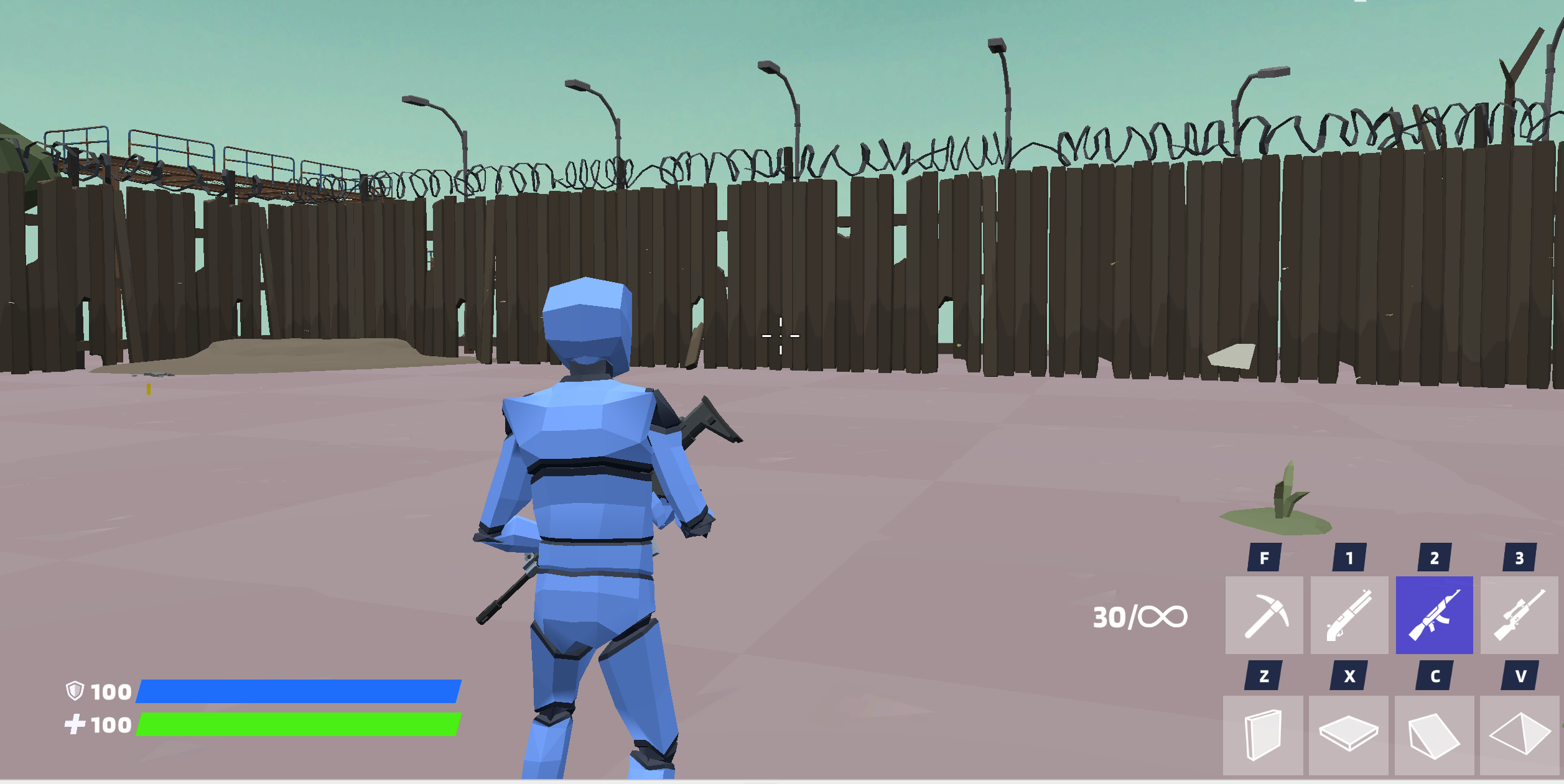Click the shield icon beside the blue bar
This screenshot has width=1564, height=784.
click(x=75, y=692)
